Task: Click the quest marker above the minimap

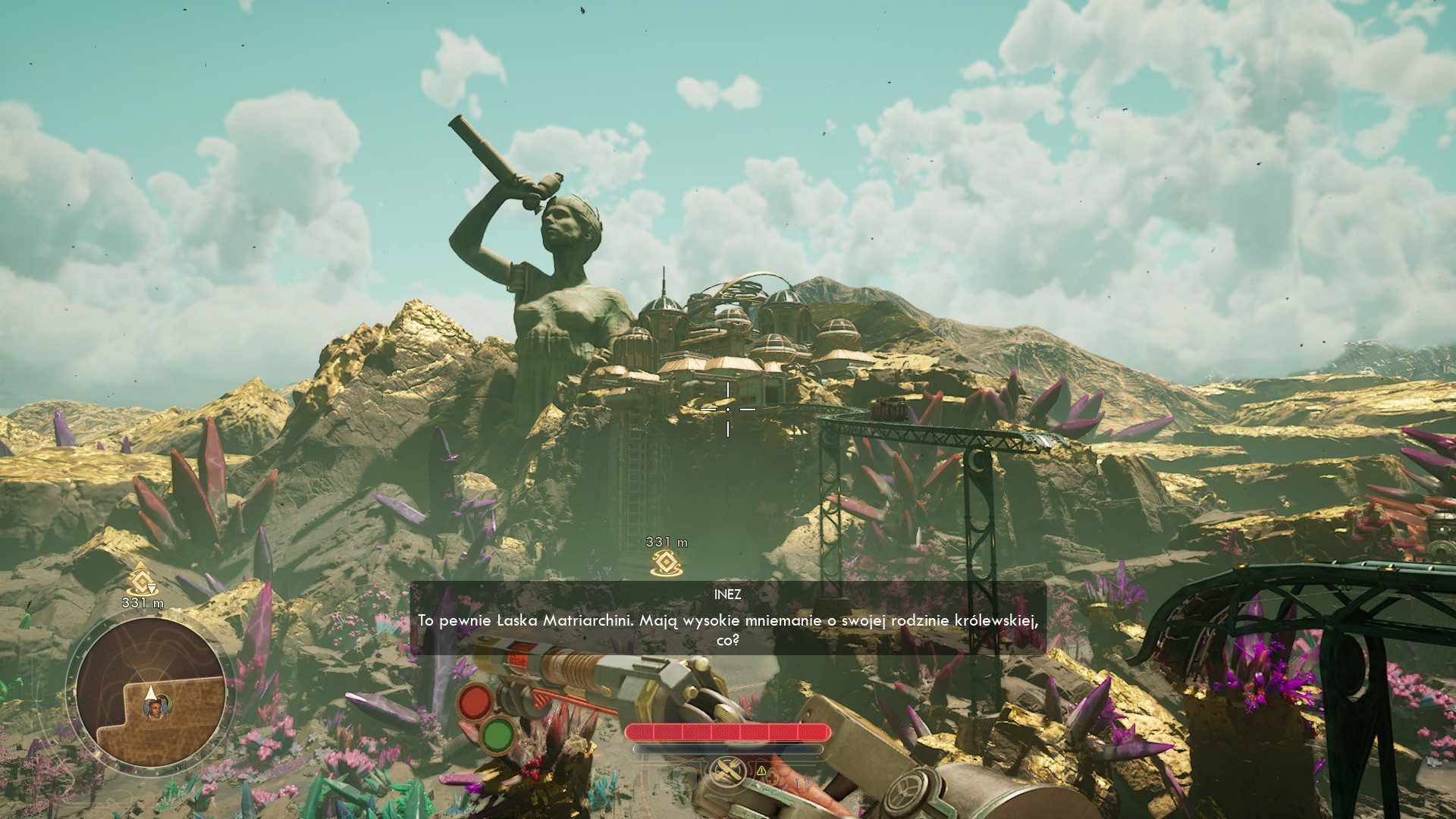Action: click(x=142, y=580)
